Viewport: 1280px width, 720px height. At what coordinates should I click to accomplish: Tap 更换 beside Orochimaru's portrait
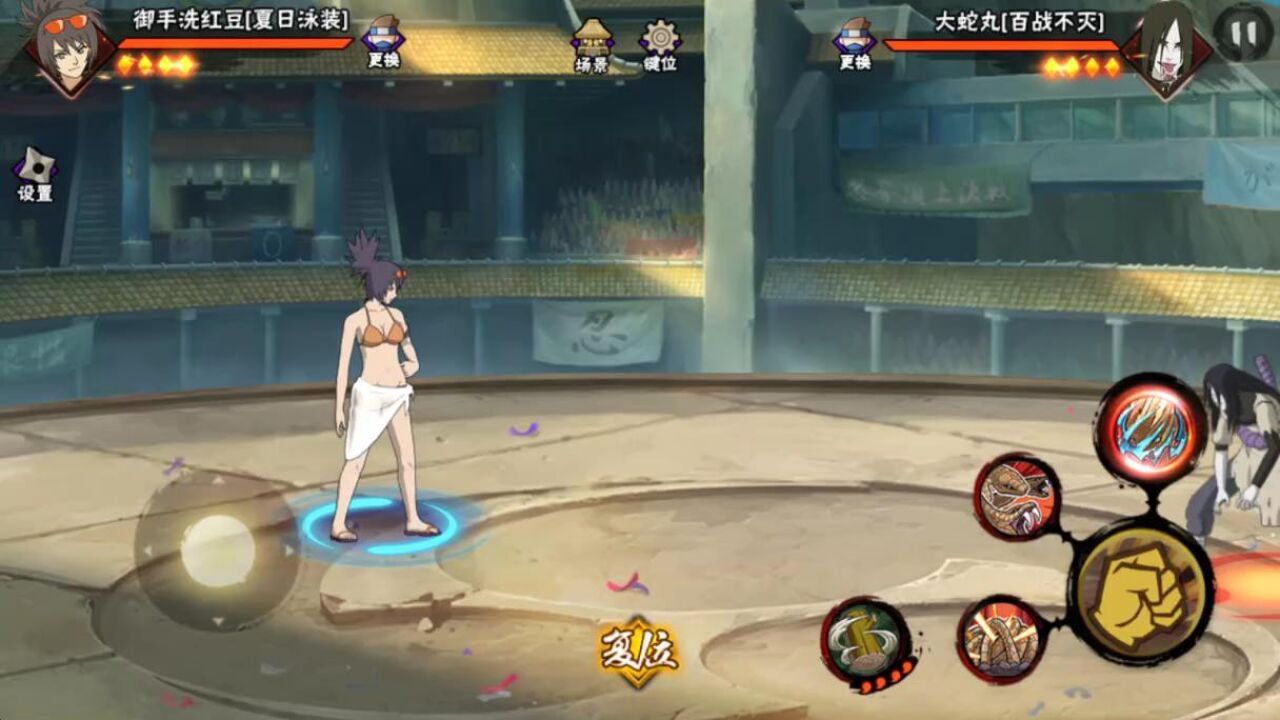[x=855, y=42]
